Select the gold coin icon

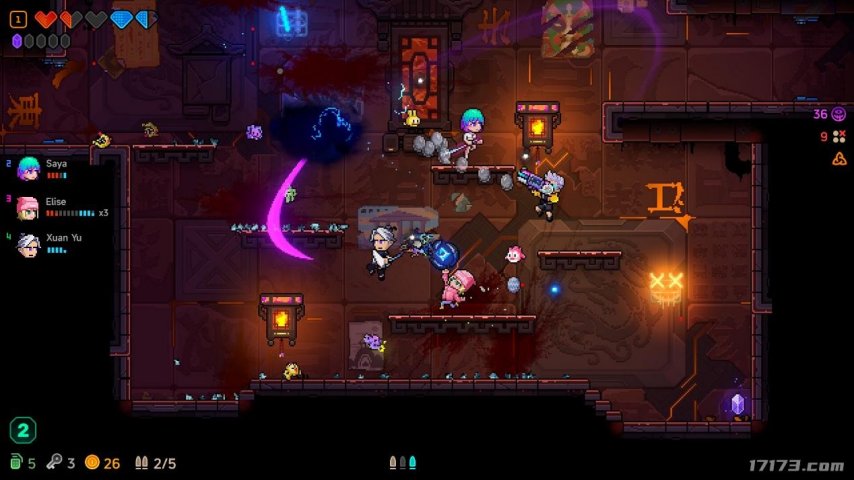(92, 463)
